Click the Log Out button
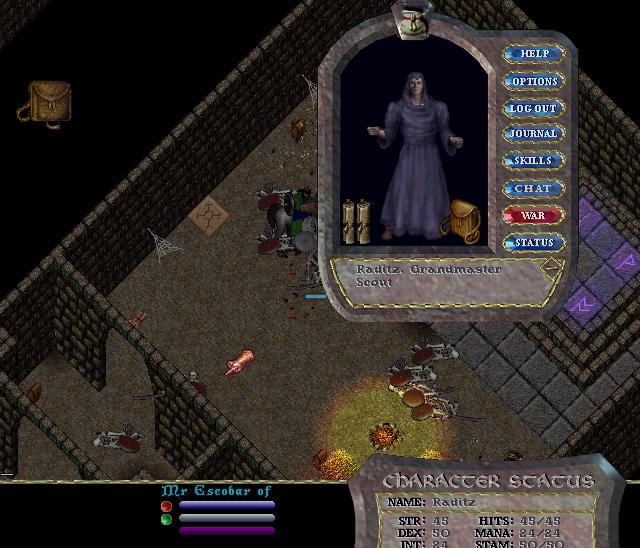 pyautogui.click(x=534, y=108)
